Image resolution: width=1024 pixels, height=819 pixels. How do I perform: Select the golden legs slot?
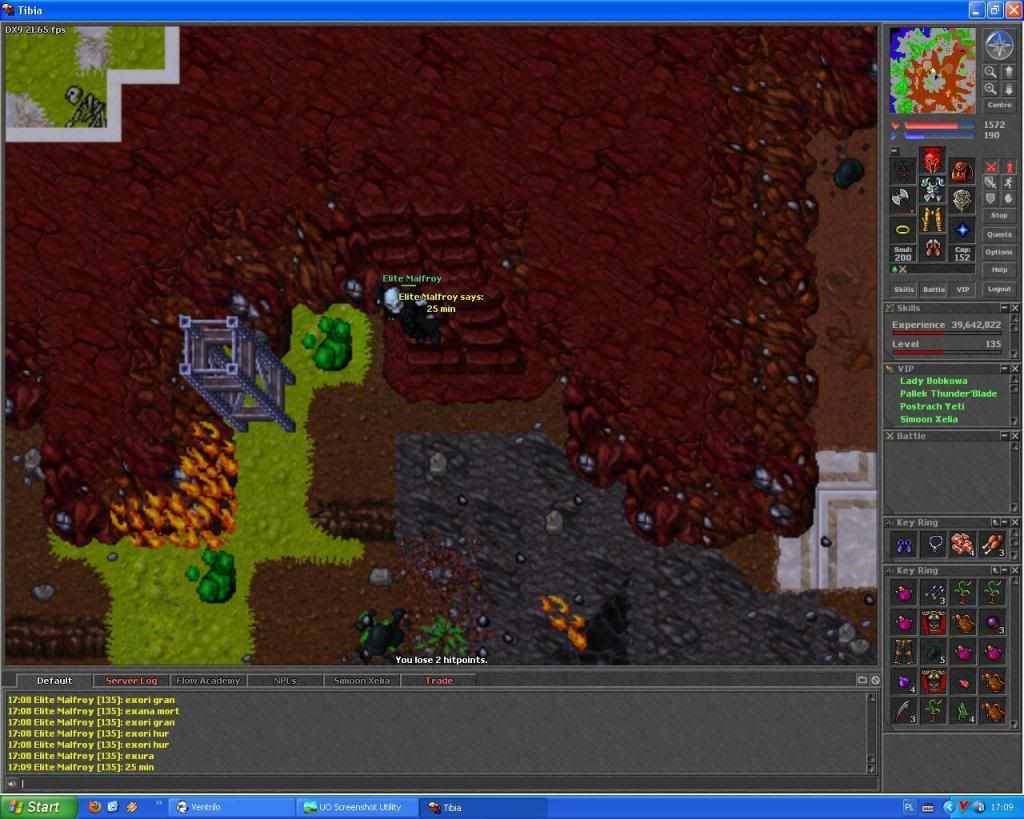(x=932, y=220)
